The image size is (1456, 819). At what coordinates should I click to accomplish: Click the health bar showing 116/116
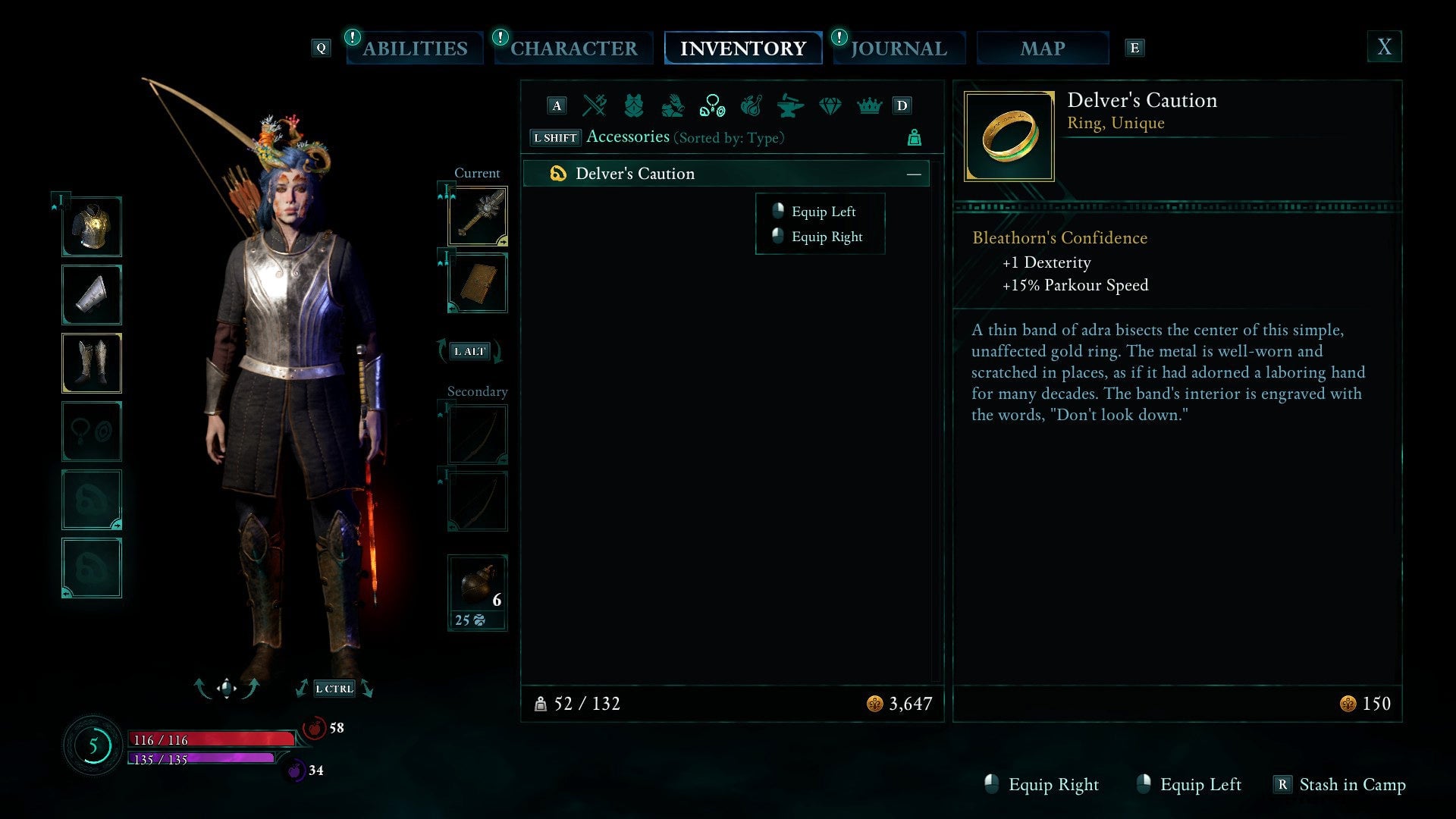212,739
